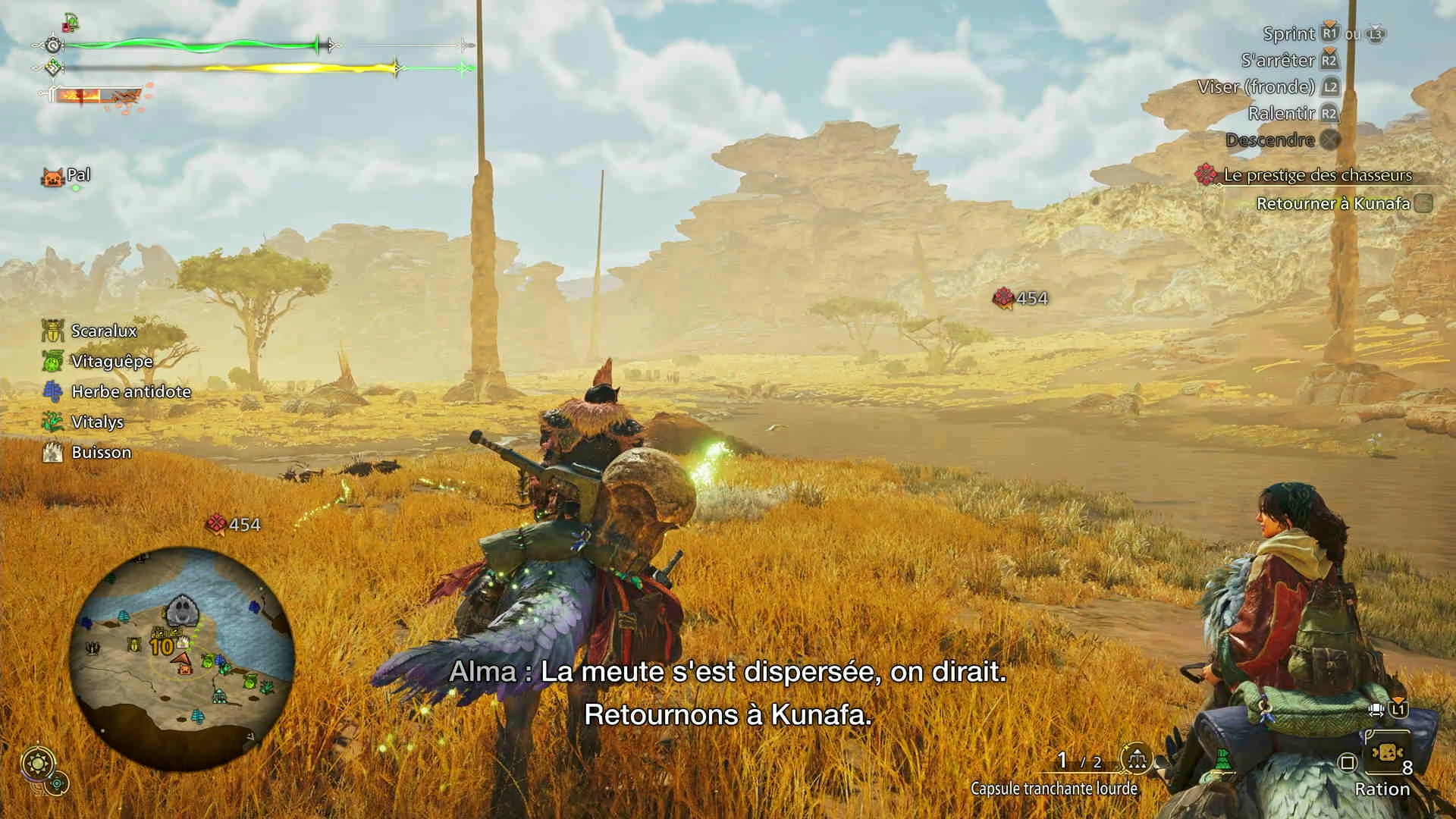Click the monster icon on the minimap
Screen dimensions: 1456x819
tap(181, 610)
